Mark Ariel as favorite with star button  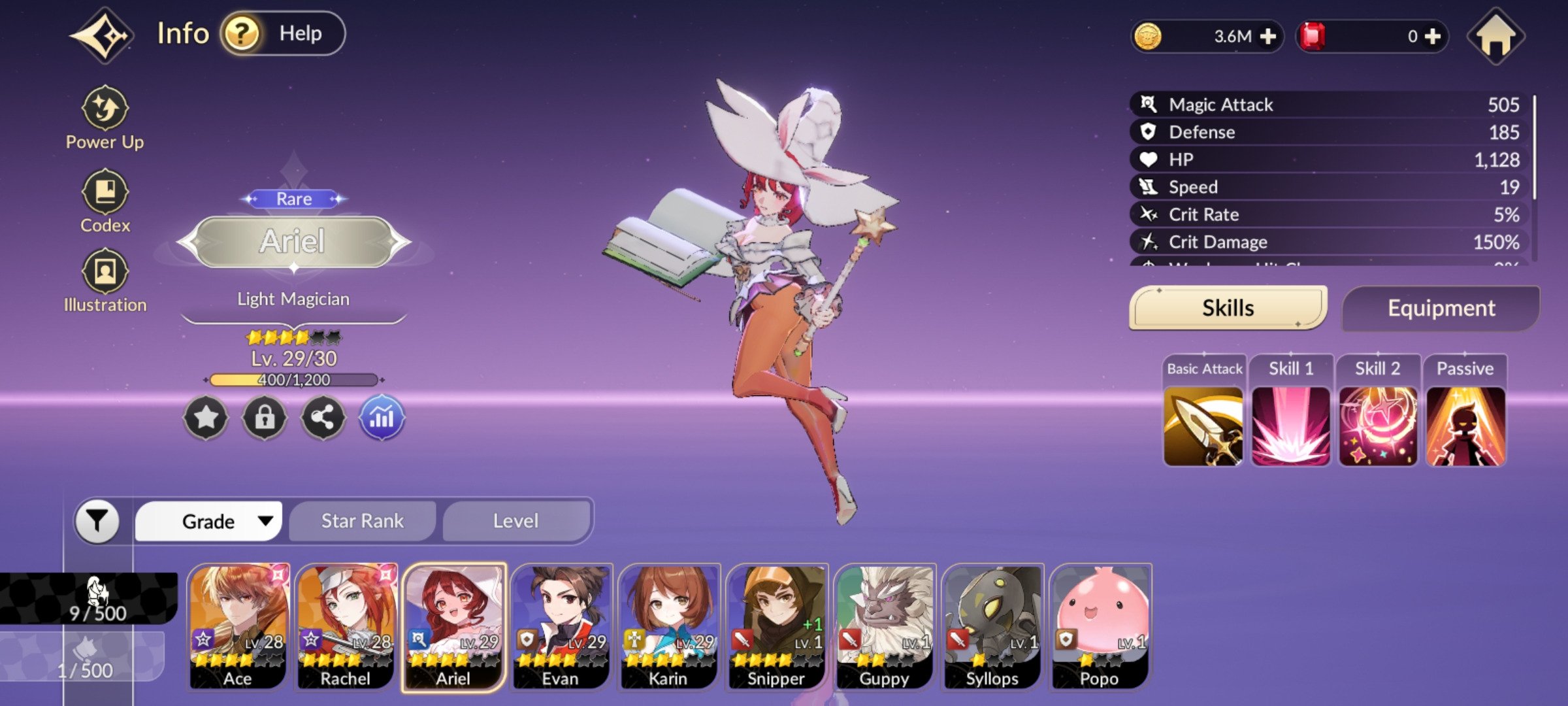click(206, 417)
